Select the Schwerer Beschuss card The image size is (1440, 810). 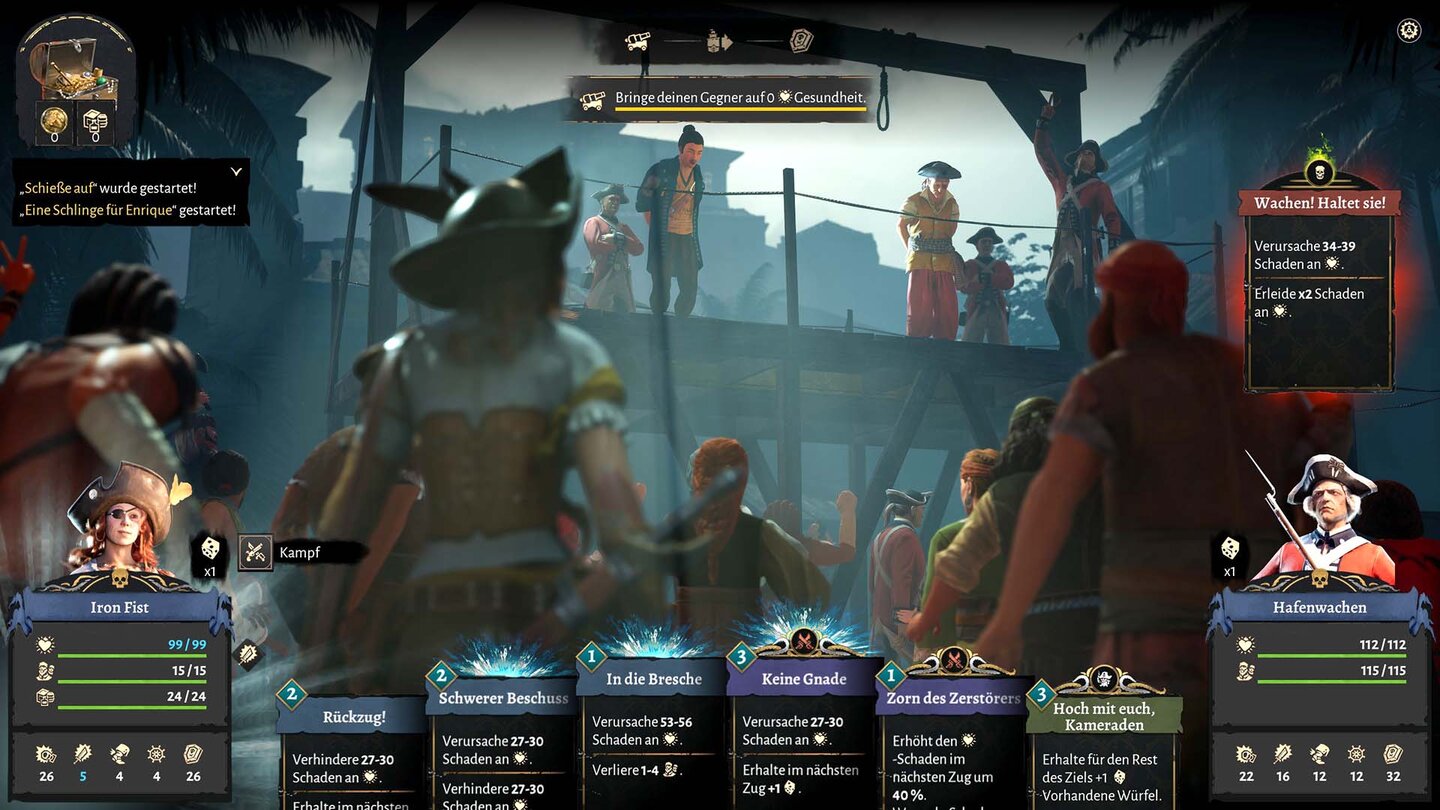[x=502, y=745]
